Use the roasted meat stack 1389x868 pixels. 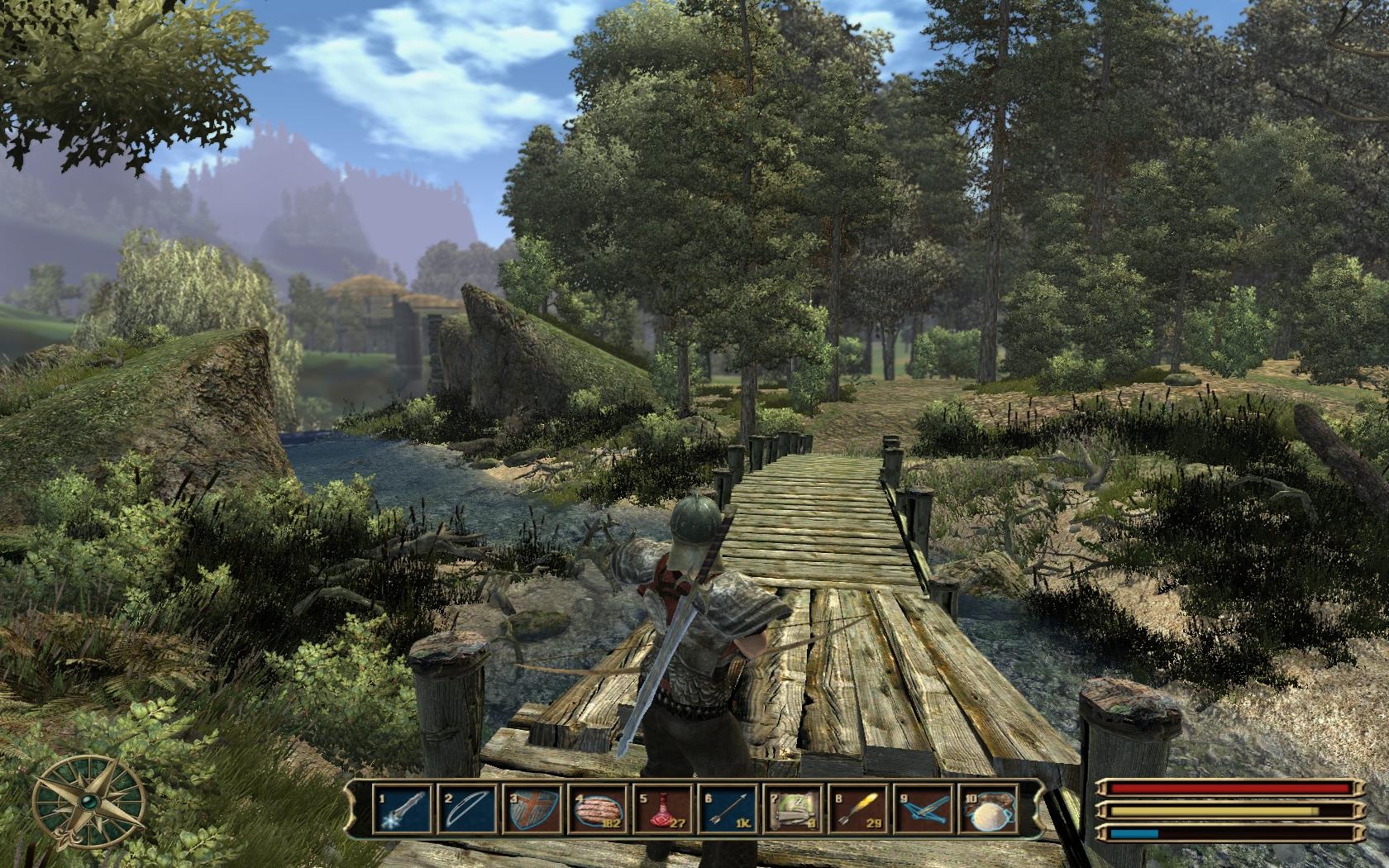[x=596, y=809]
